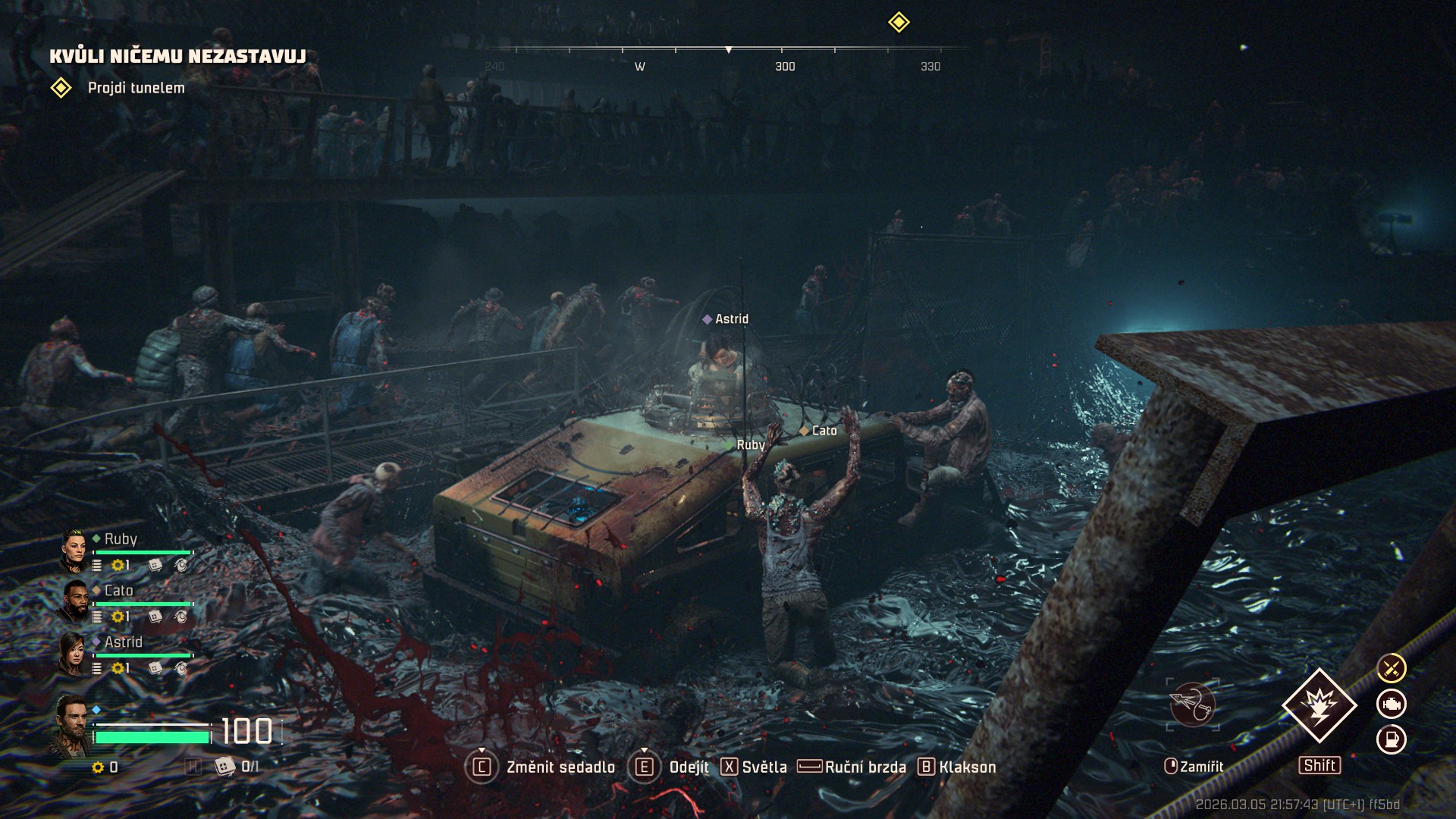The height and width of the screenshot is (819, 1456).
Task: Select Cato's squad portrait
Action: 74,602
